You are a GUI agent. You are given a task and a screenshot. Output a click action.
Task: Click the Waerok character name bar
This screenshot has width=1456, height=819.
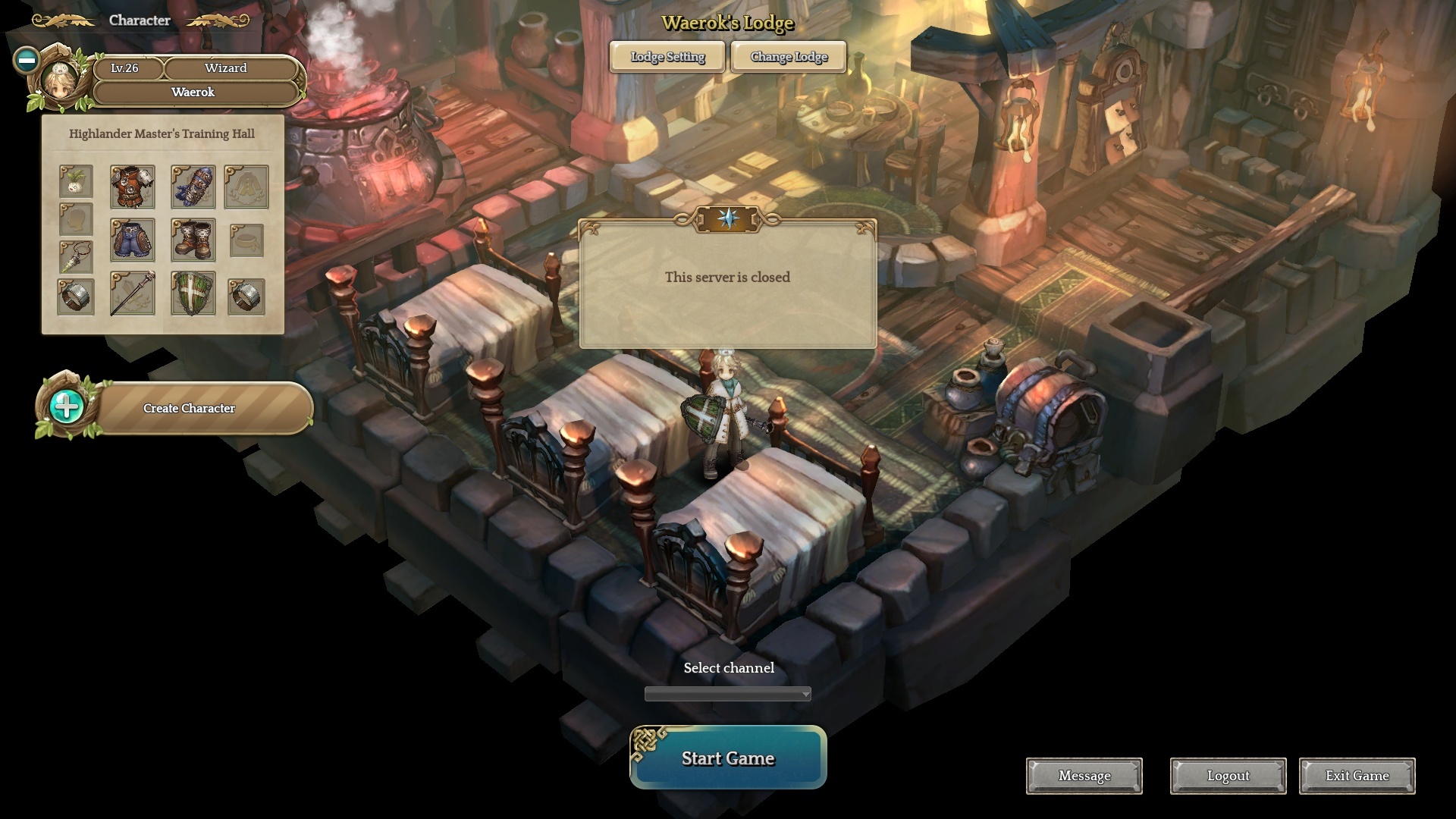(193, 93)
